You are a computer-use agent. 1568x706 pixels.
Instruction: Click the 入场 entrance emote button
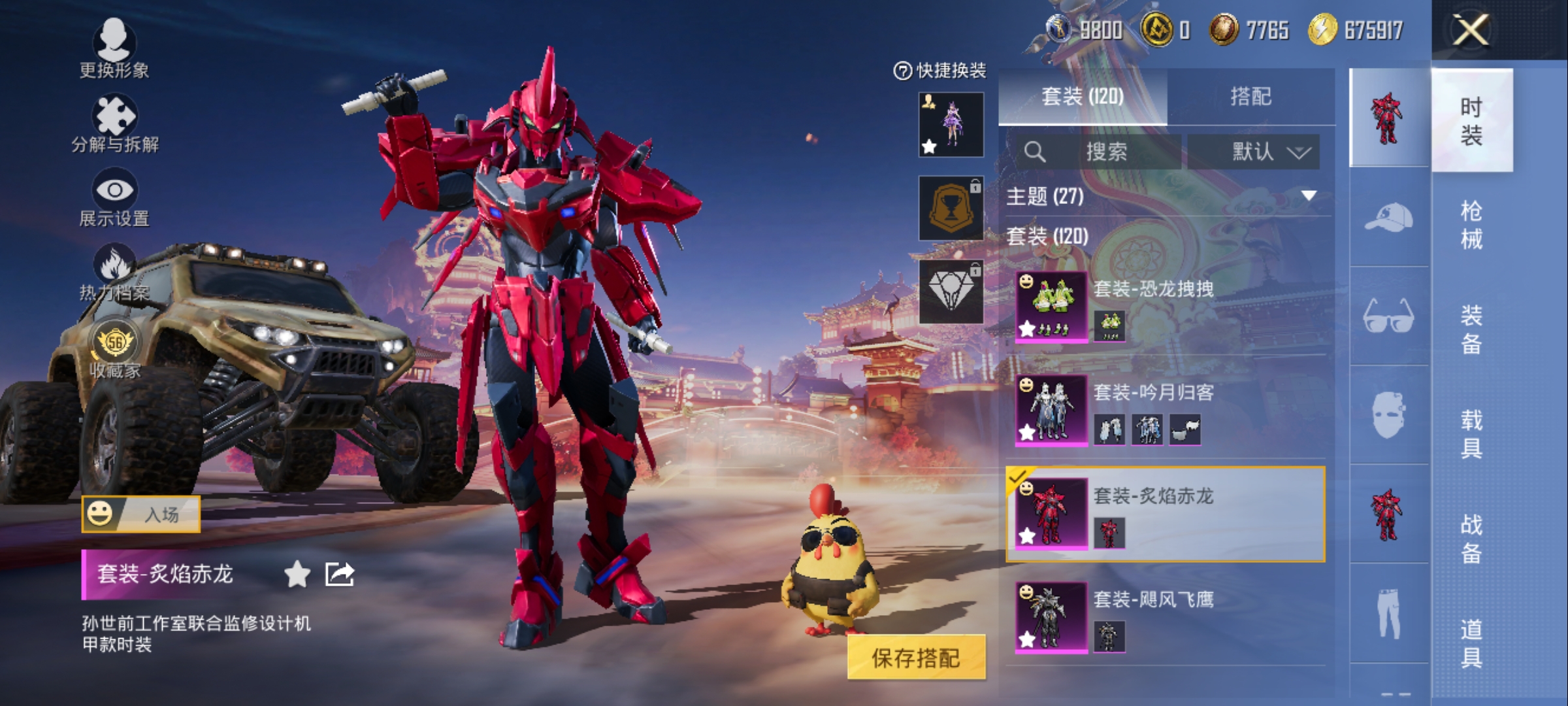point(141,514)
